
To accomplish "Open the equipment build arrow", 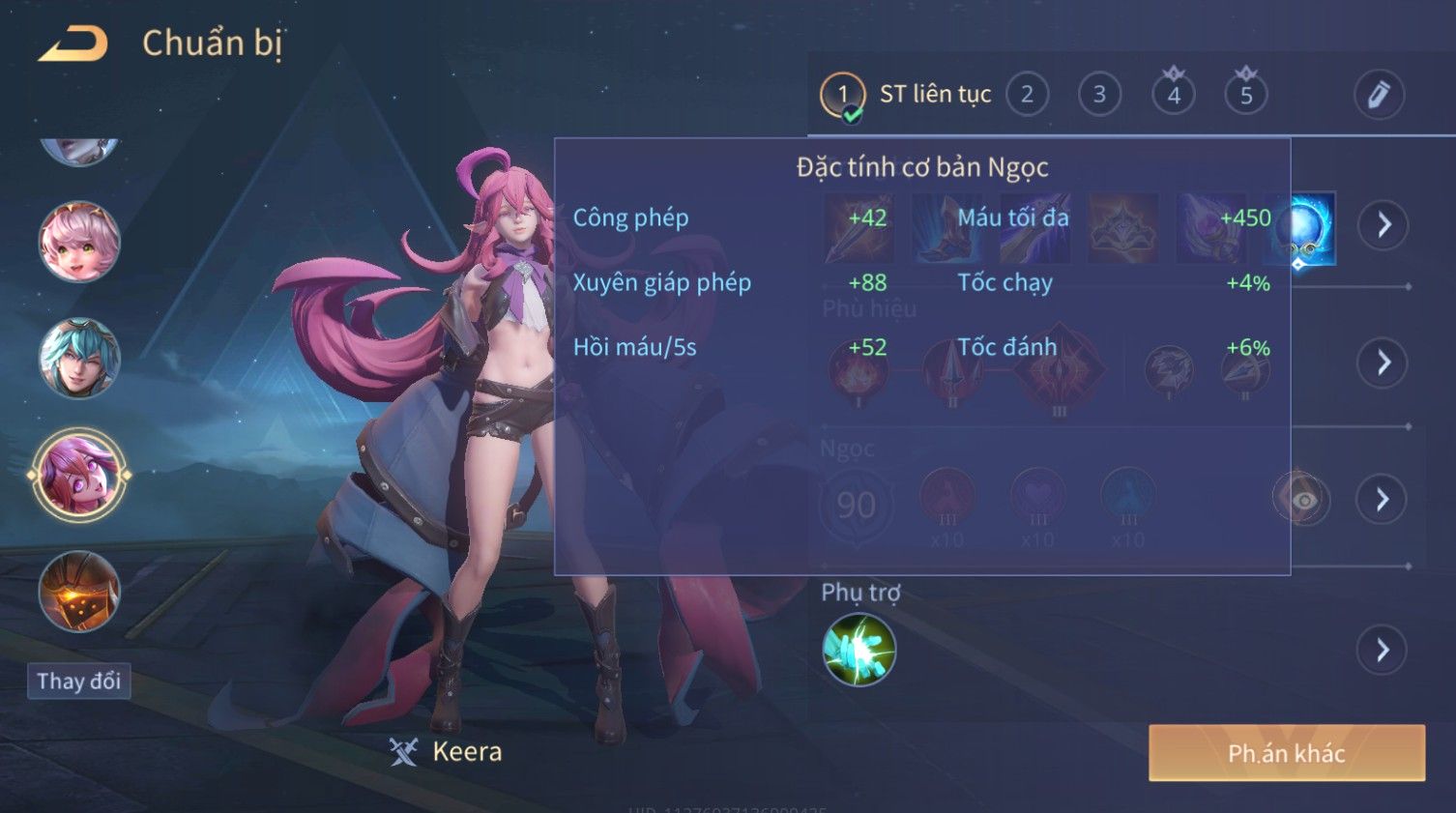I will [1383, 225].
